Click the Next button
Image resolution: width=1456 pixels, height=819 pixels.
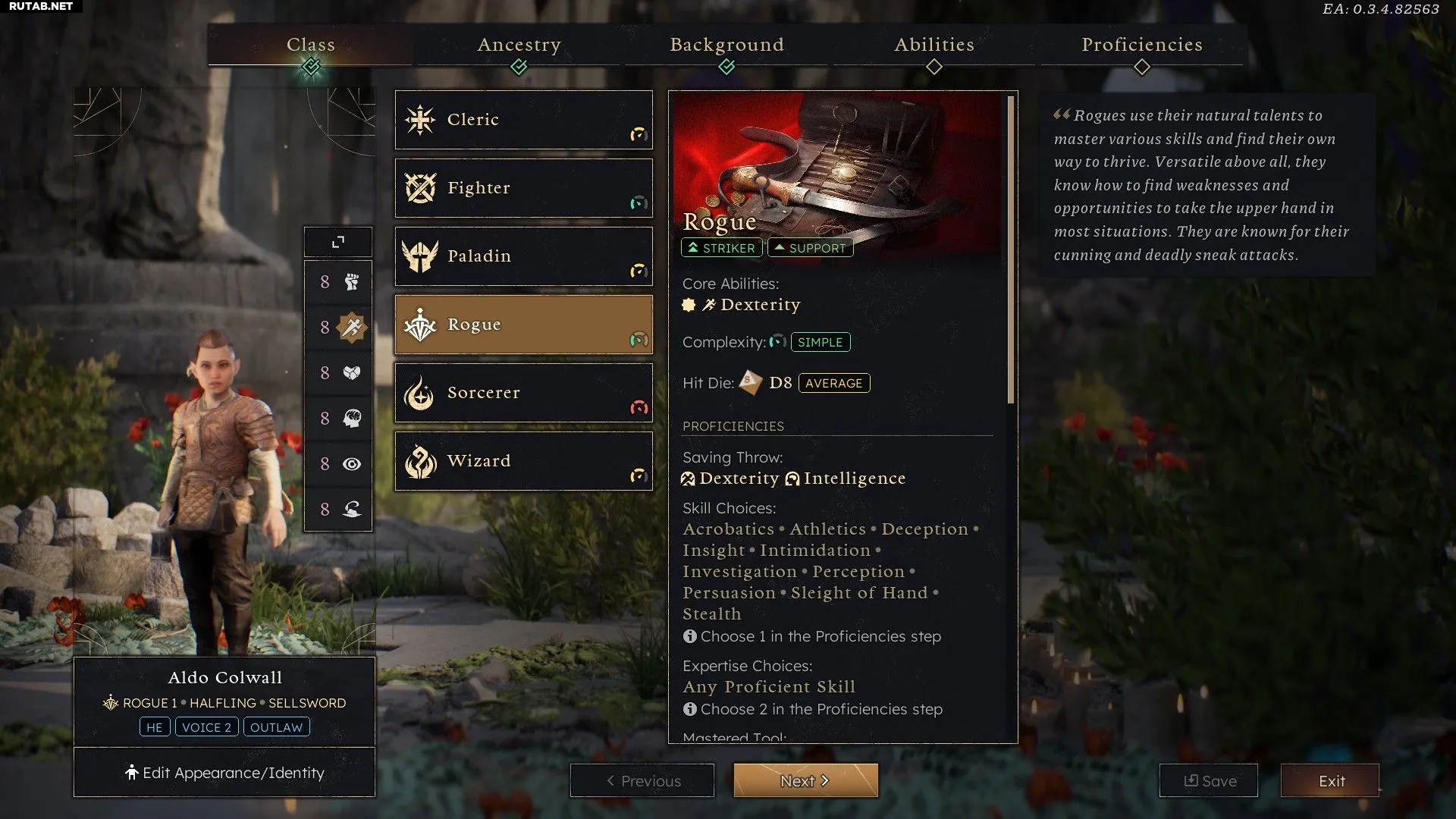click(805, 780)
